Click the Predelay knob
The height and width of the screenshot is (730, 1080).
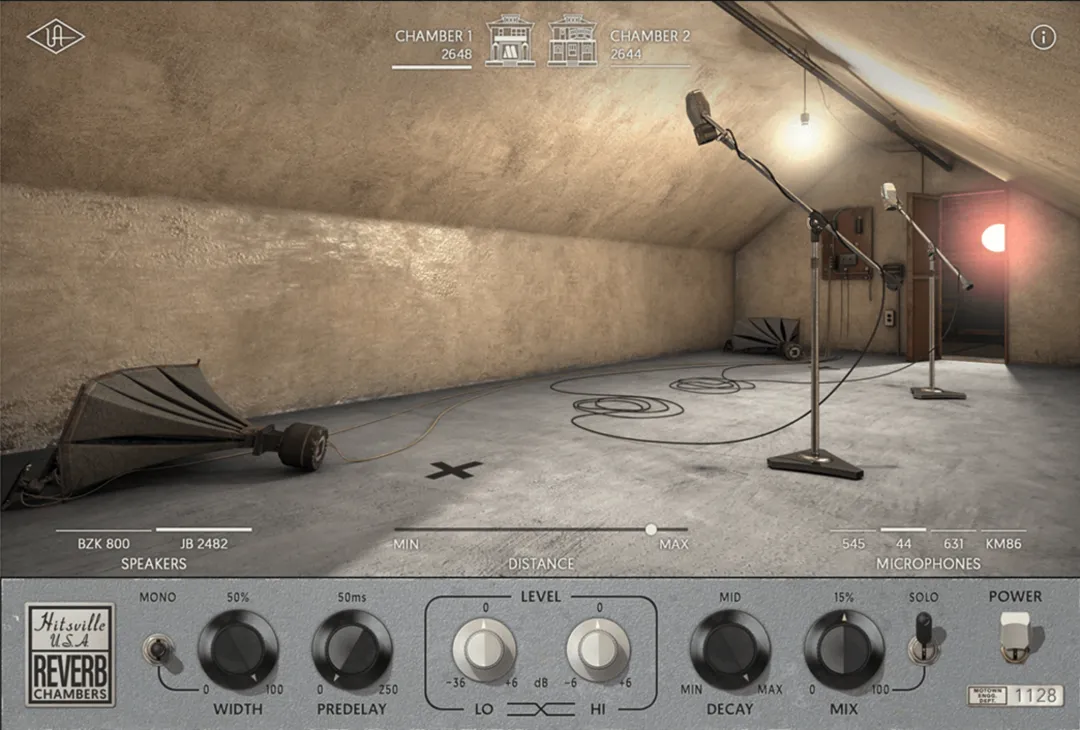(x=352, y=650)
